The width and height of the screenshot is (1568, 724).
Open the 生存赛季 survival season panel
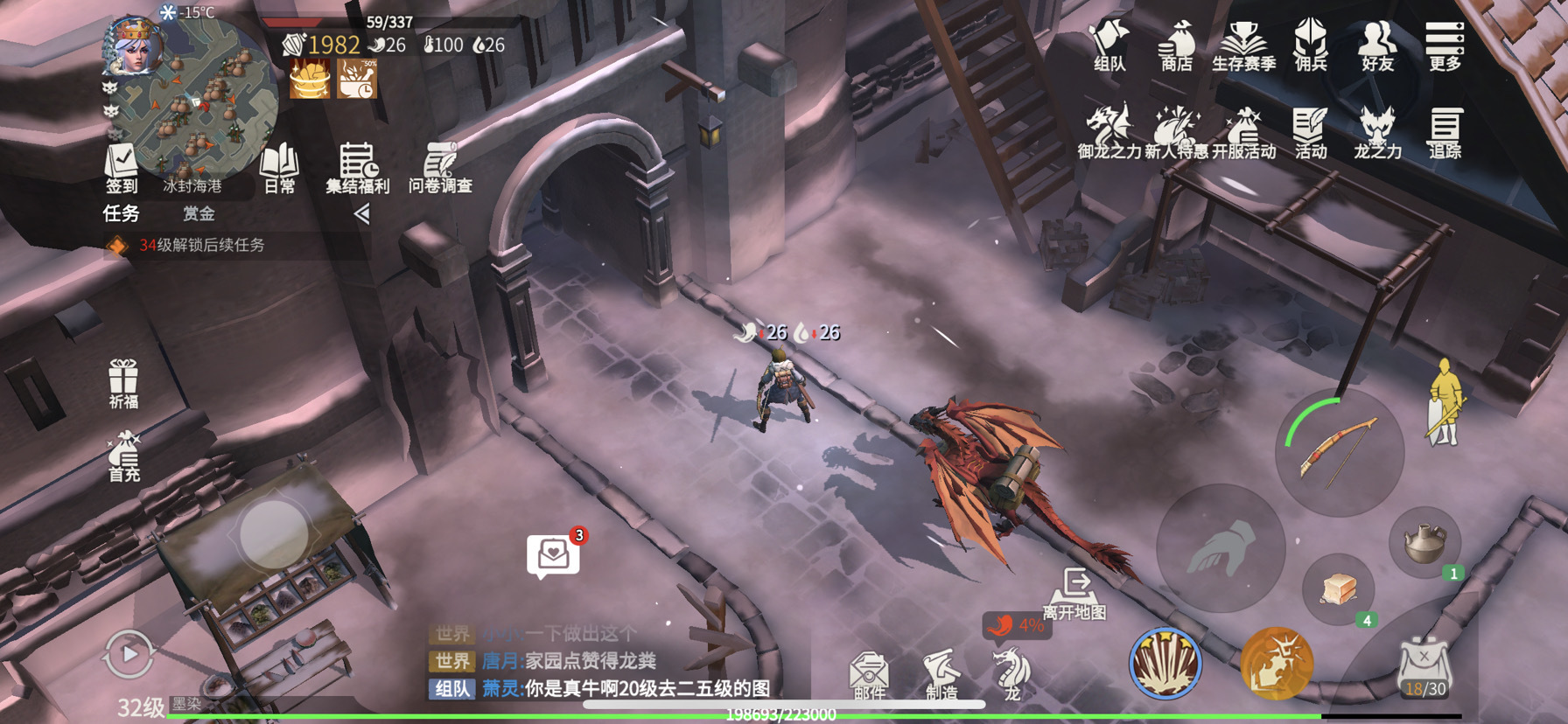point(1243,45)
